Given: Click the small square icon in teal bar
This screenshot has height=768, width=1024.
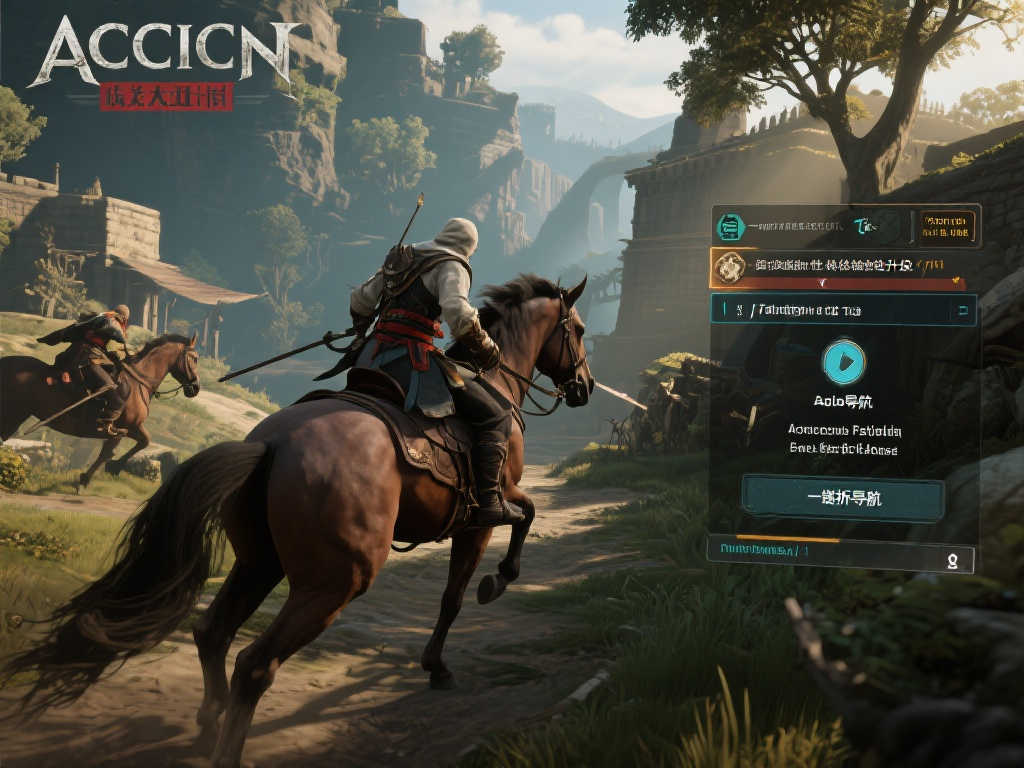Looking at the screenshot, I should pyautogui.click(x=962, y=310).
